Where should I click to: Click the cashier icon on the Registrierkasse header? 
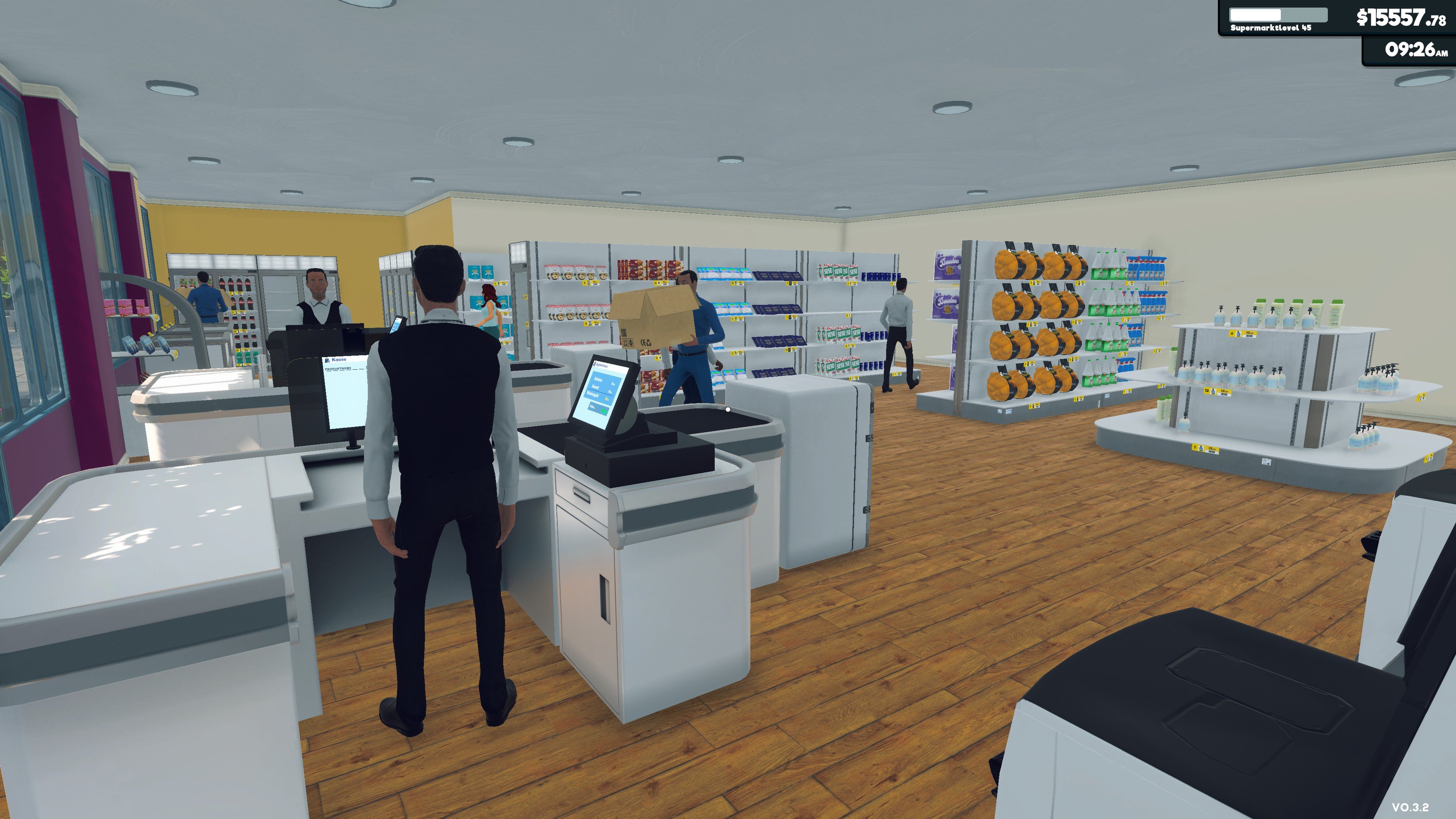595,364
